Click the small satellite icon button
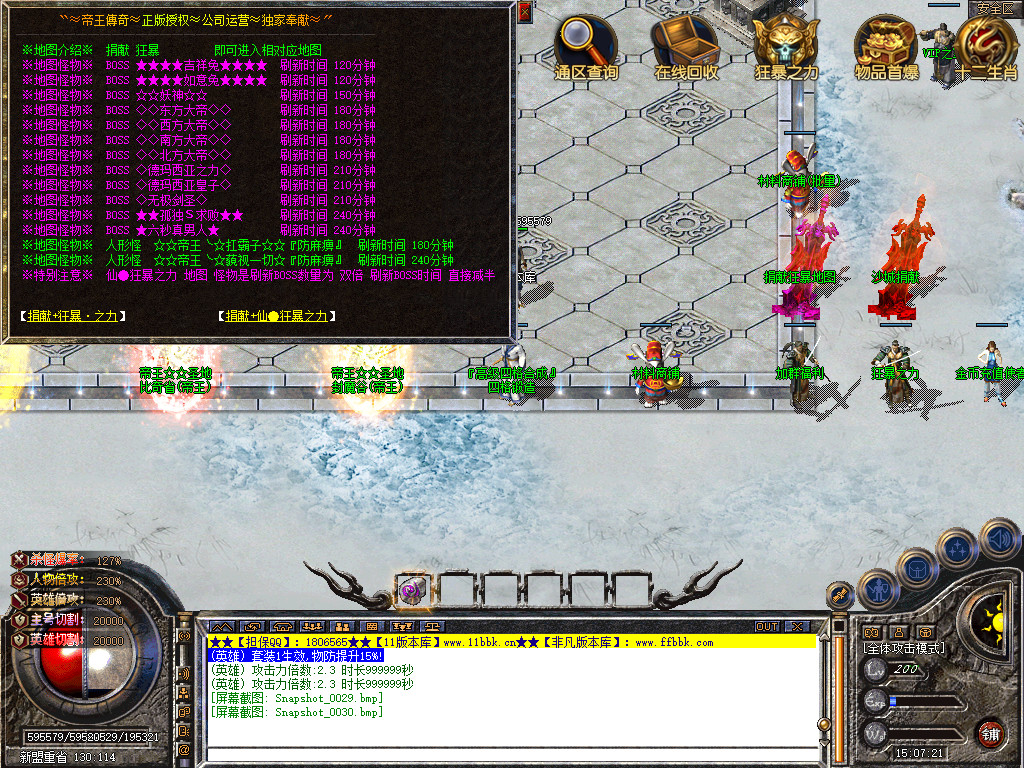This screenshot has height=768, width=1024. click(841, 594)
